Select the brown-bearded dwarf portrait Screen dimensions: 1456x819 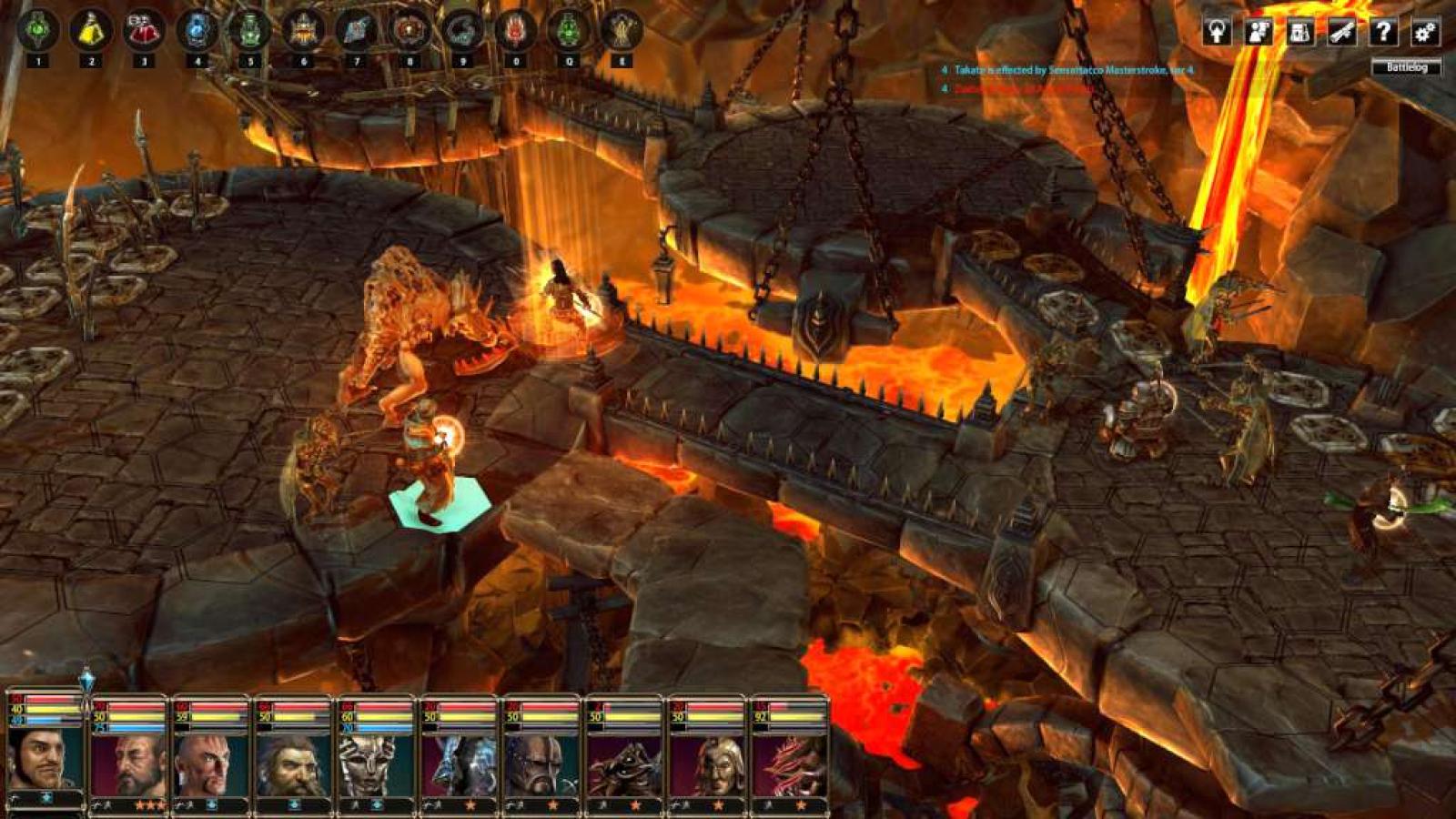[x=293, y=764]
